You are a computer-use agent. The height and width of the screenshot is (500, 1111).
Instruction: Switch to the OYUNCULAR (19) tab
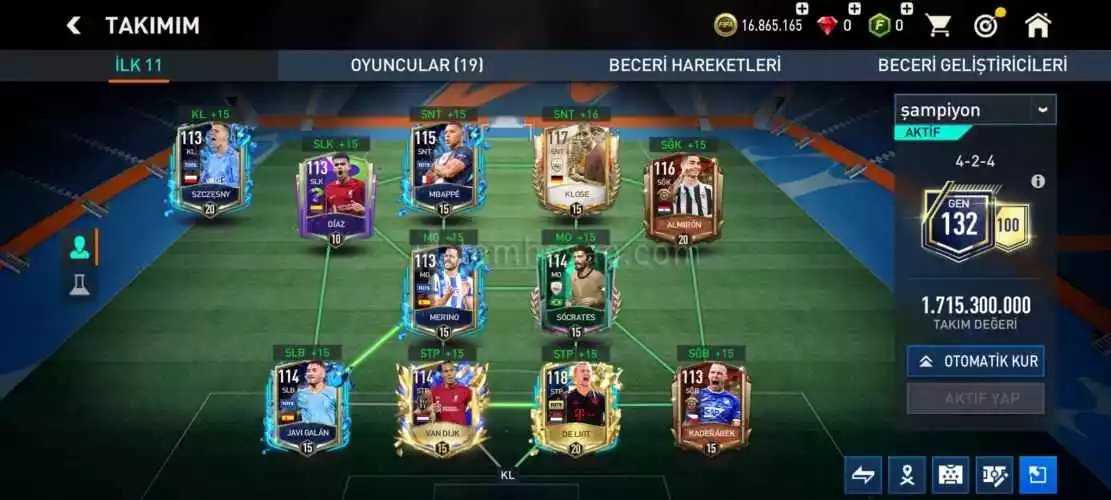pyautogui.click(x=416, y=65)
